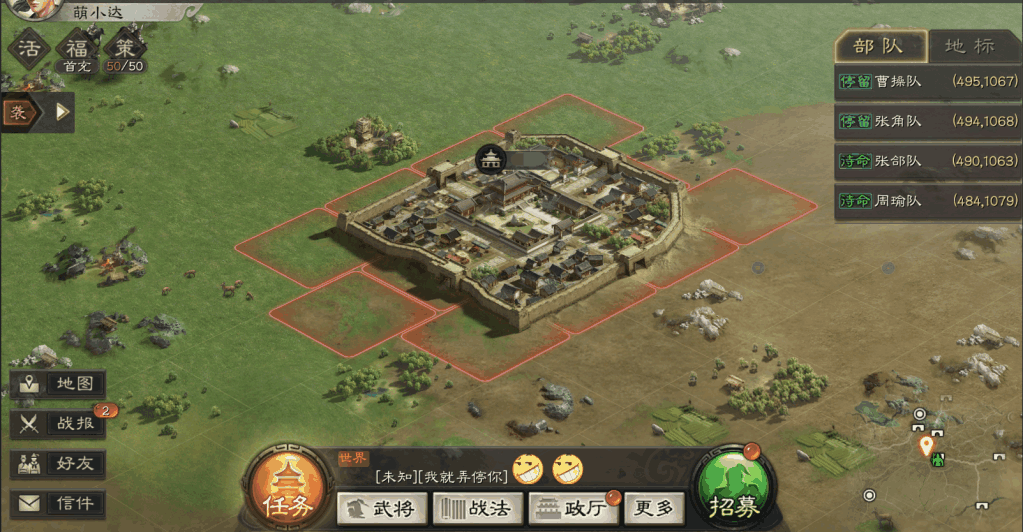
Task: Open the 武将 generals menu
Action: [x=381, y=508]
